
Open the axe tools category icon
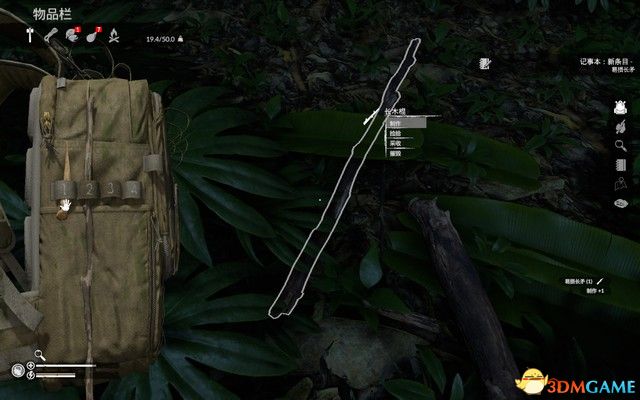point(30,37)
